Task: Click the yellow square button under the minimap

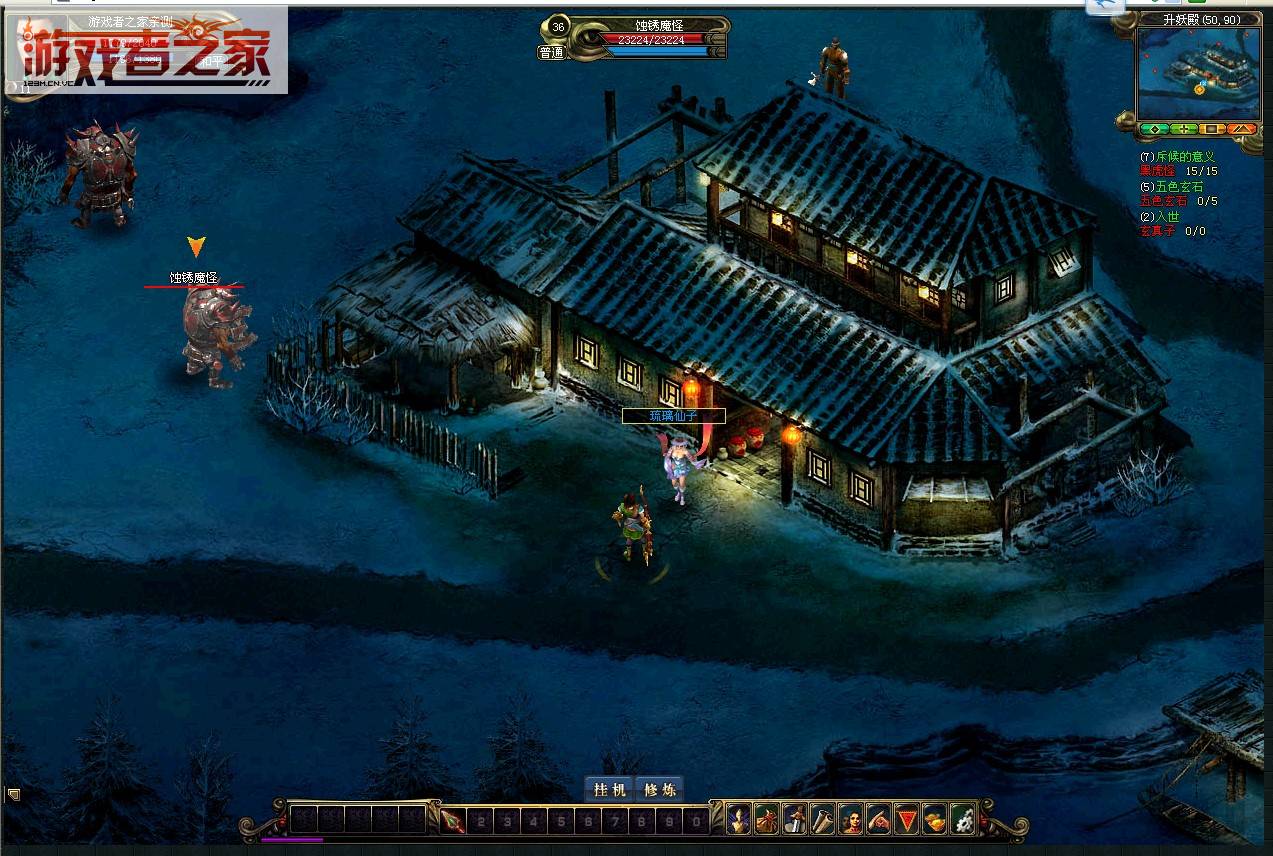Action: click(x=1212, y=129)
